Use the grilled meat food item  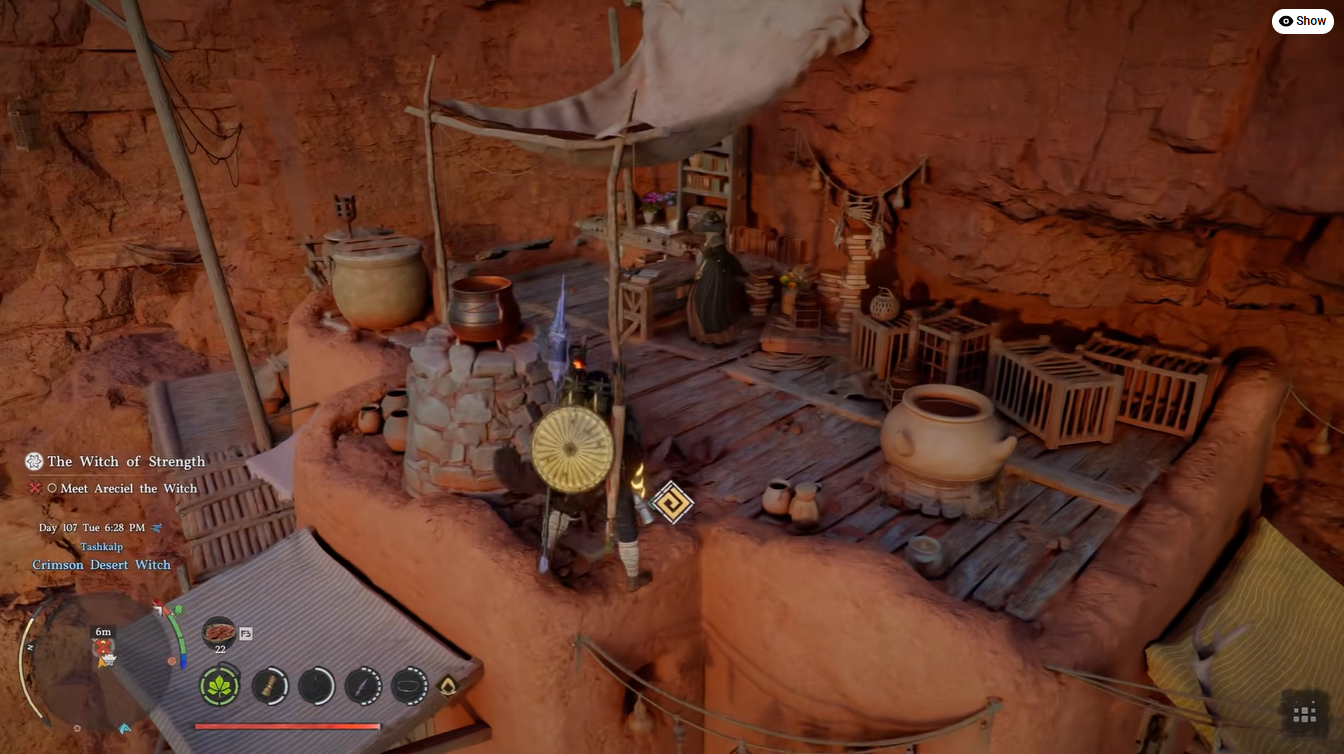pyautogui.click(x=219, y=633)
